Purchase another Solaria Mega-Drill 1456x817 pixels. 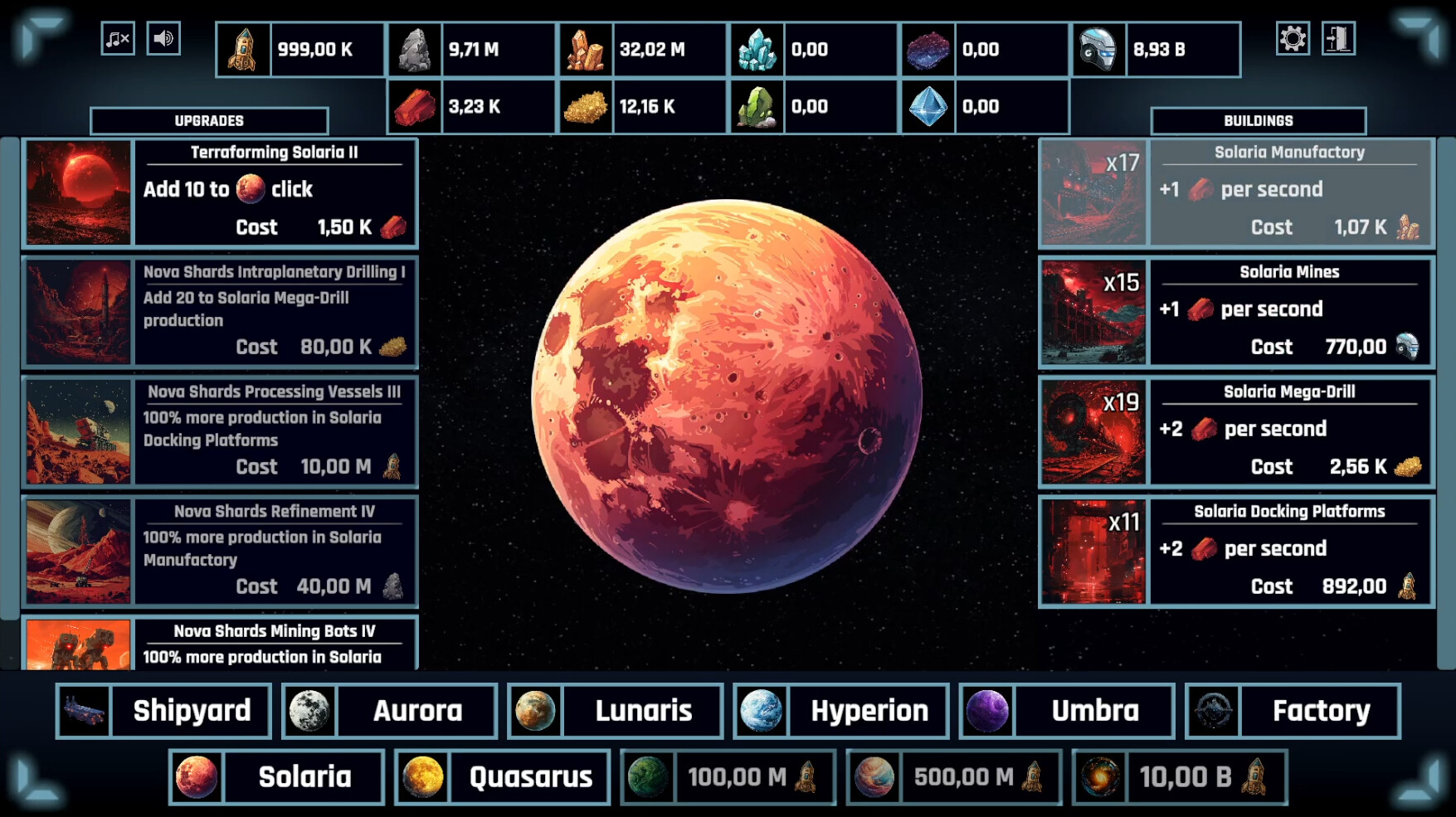point(1236,430)
